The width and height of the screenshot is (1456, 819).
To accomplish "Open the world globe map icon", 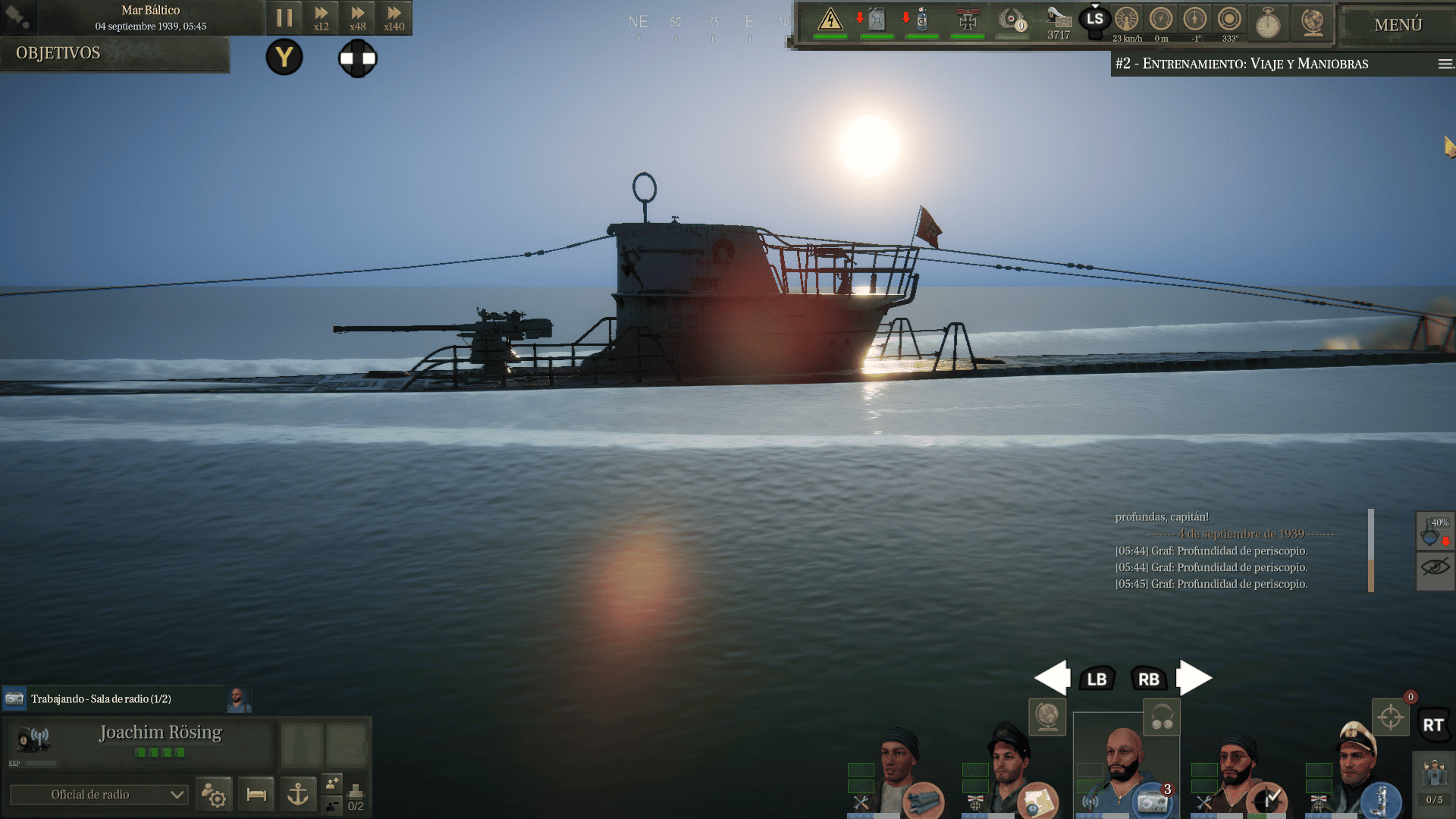I will pyautogui.click(x=1313, y=21).
